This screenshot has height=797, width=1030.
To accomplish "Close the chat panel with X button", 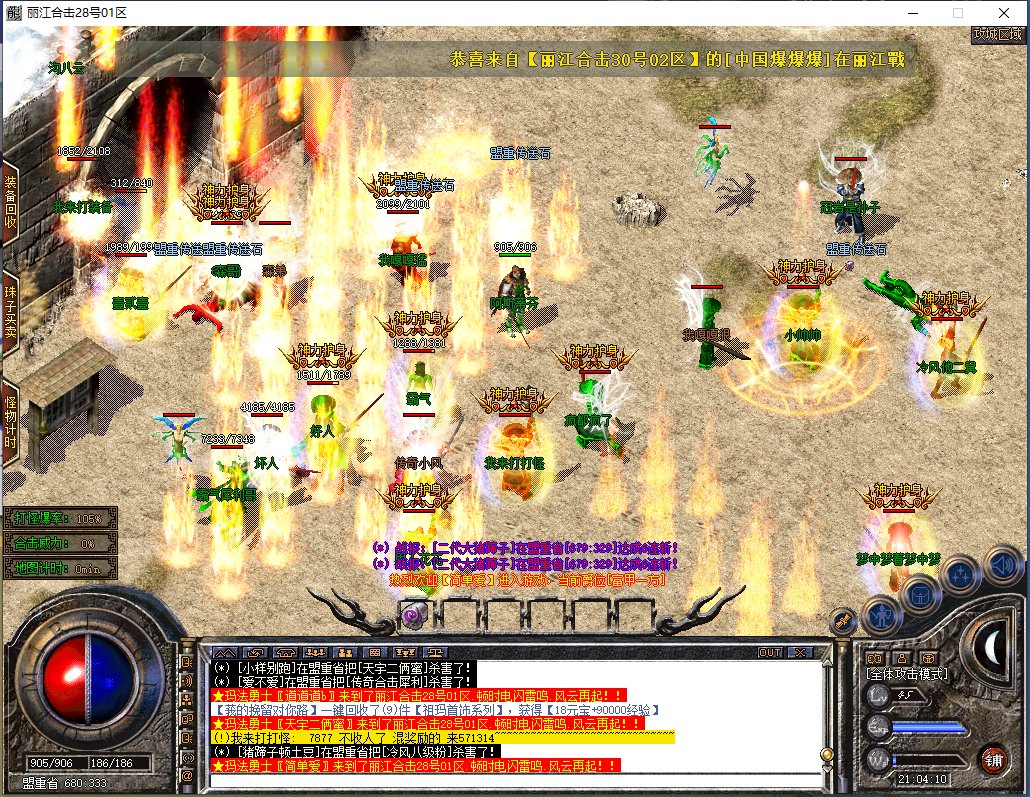I will coord(800,652).
